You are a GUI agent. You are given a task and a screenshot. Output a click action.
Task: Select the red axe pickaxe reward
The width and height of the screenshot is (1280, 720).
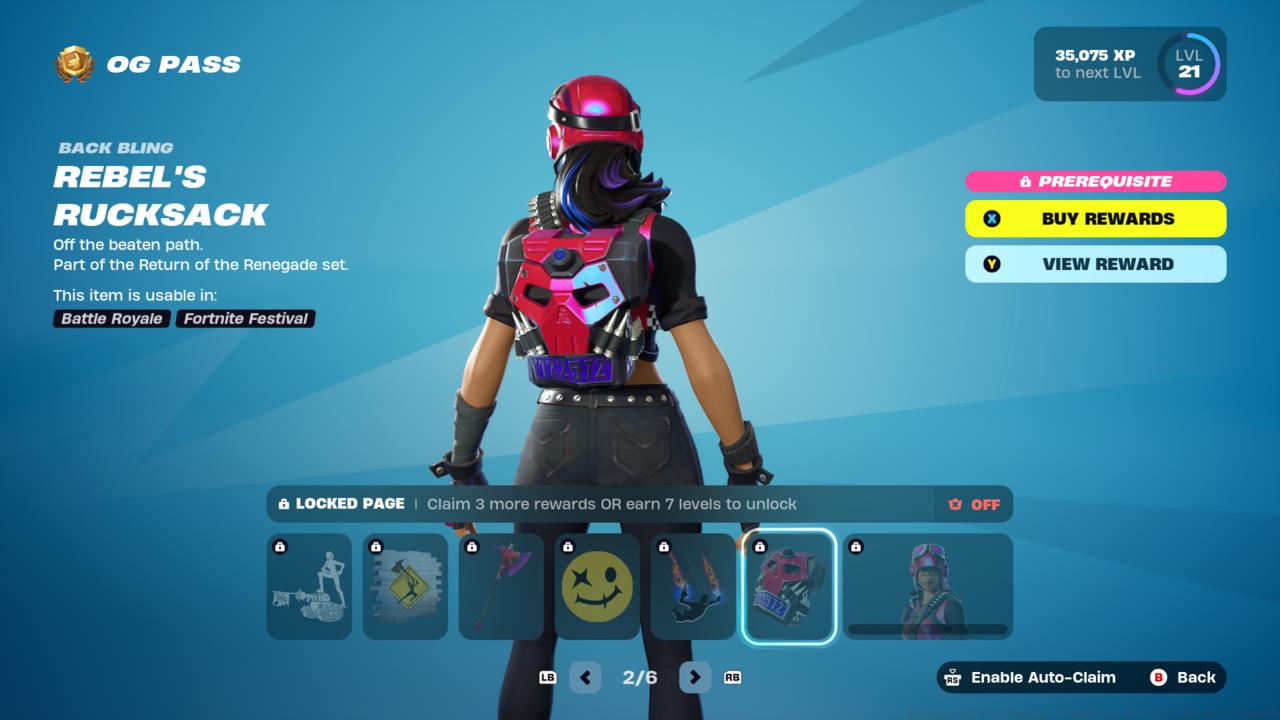click(x=501, y=586)
